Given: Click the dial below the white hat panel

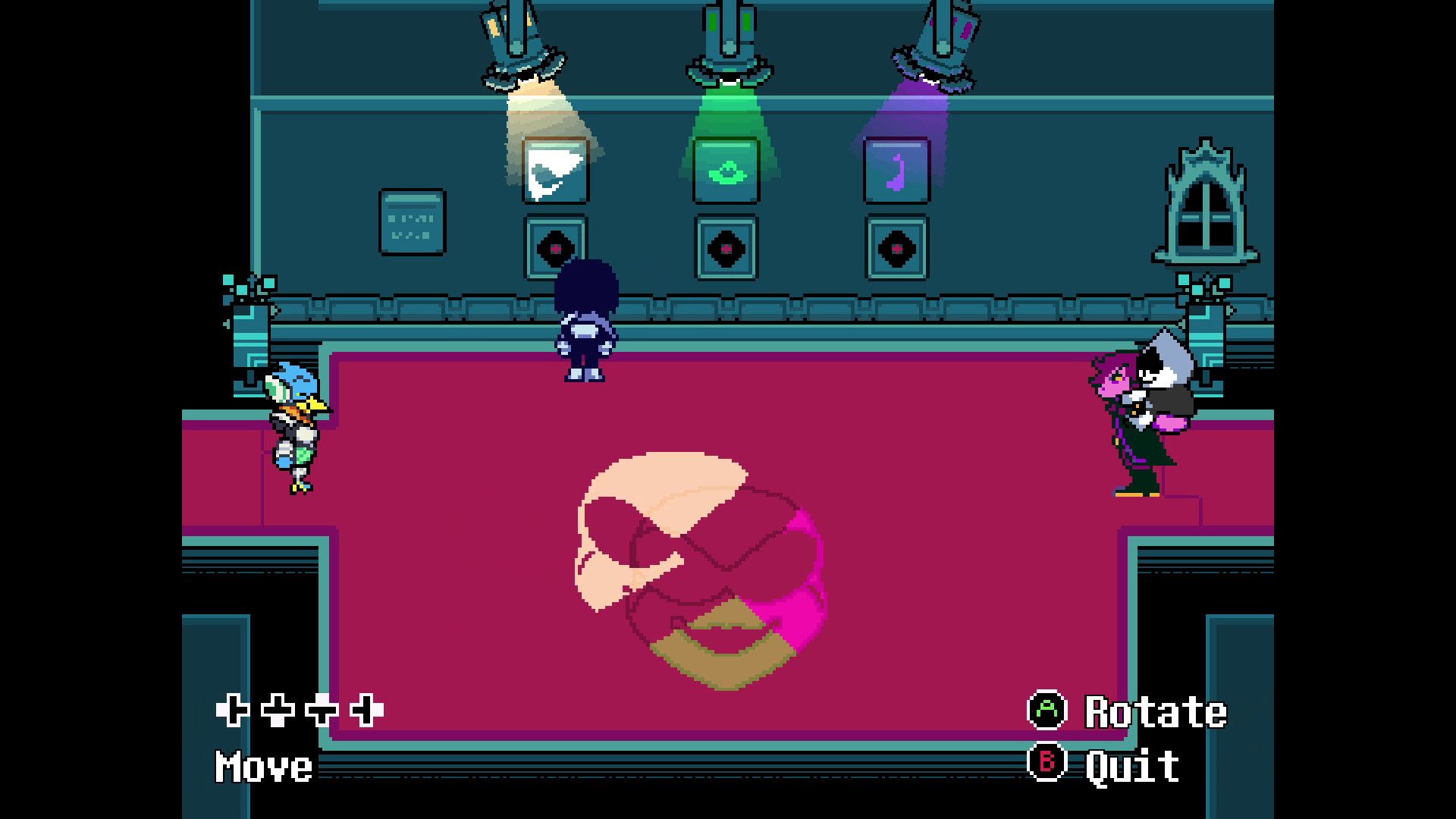Looking at the screenshot, I should (x=556, y=247).
